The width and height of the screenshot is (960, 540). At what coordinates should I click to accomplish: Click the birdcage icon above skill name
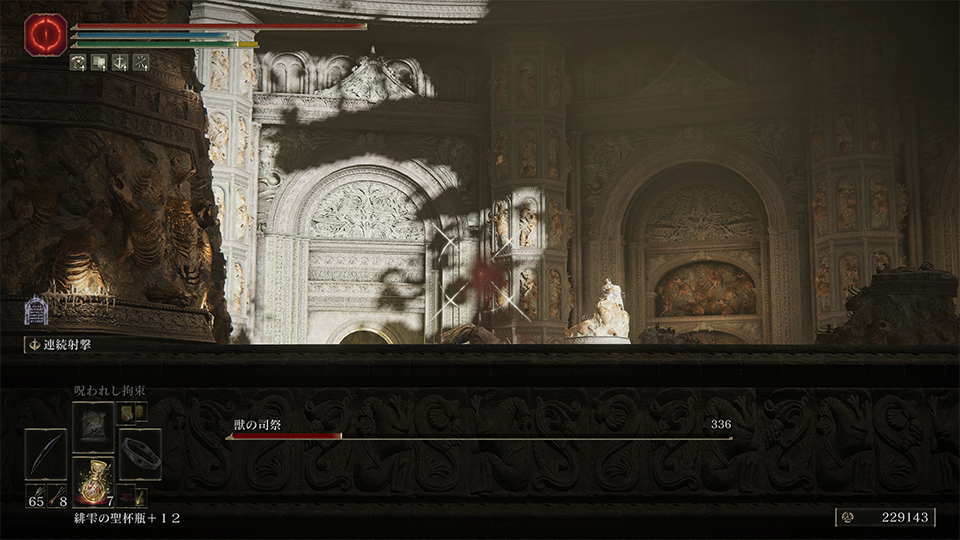[x=36, y=311]
